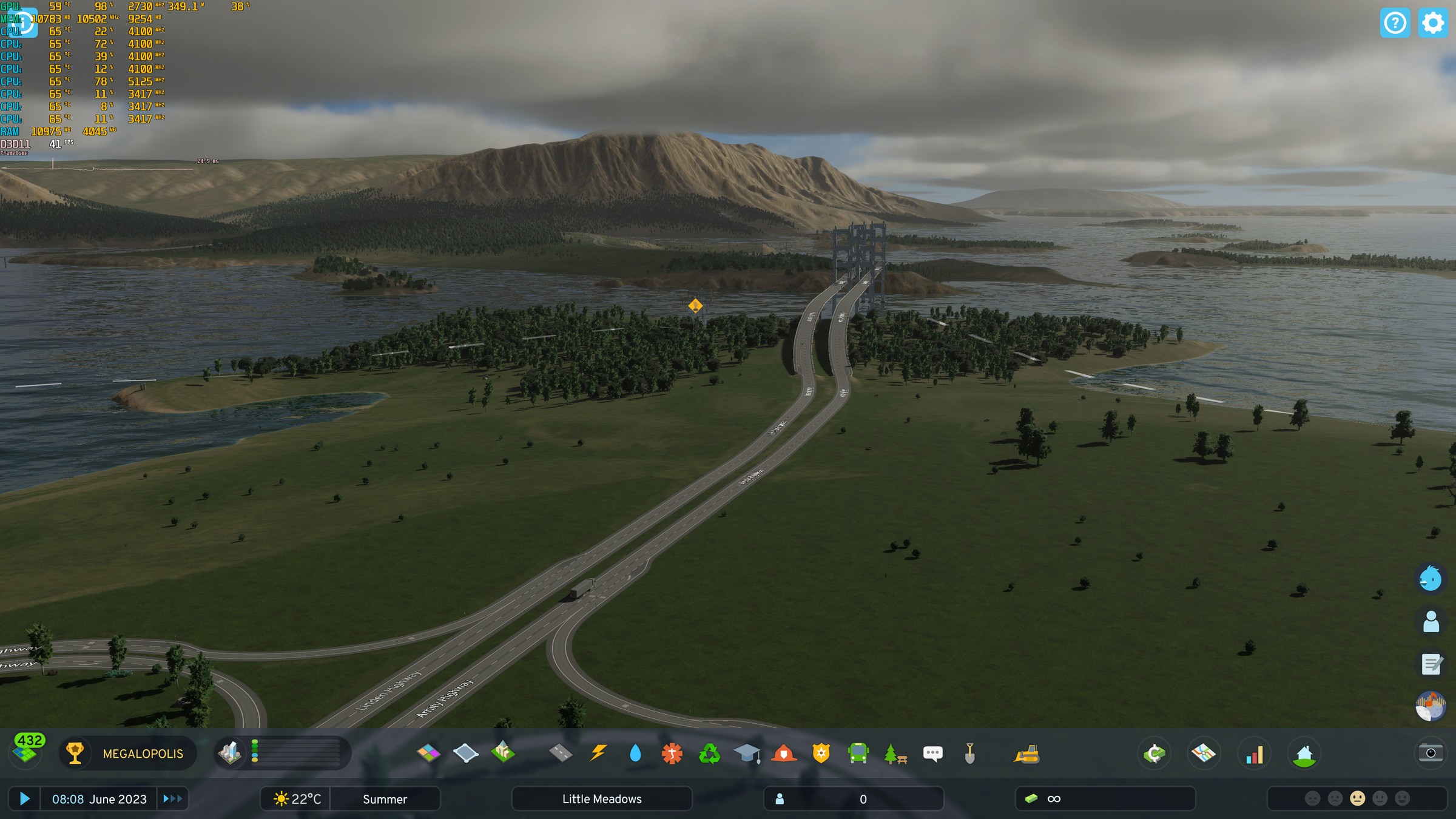
Task: Click the Little Meadows city name
Action: tap(602, 798)
